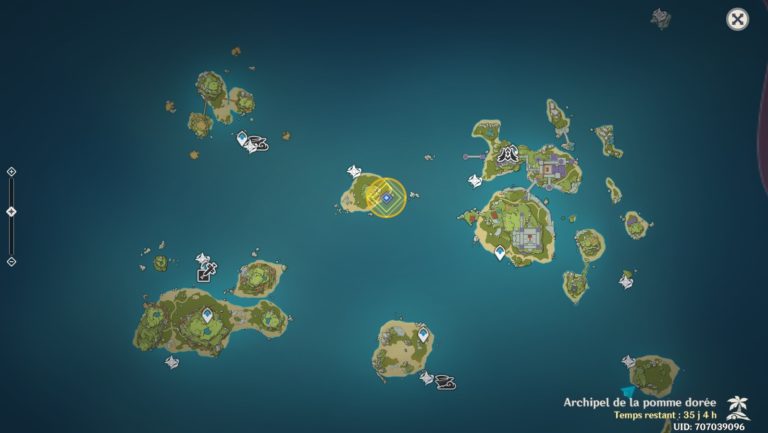Open the region selector palm tree icon

point(738,405)
